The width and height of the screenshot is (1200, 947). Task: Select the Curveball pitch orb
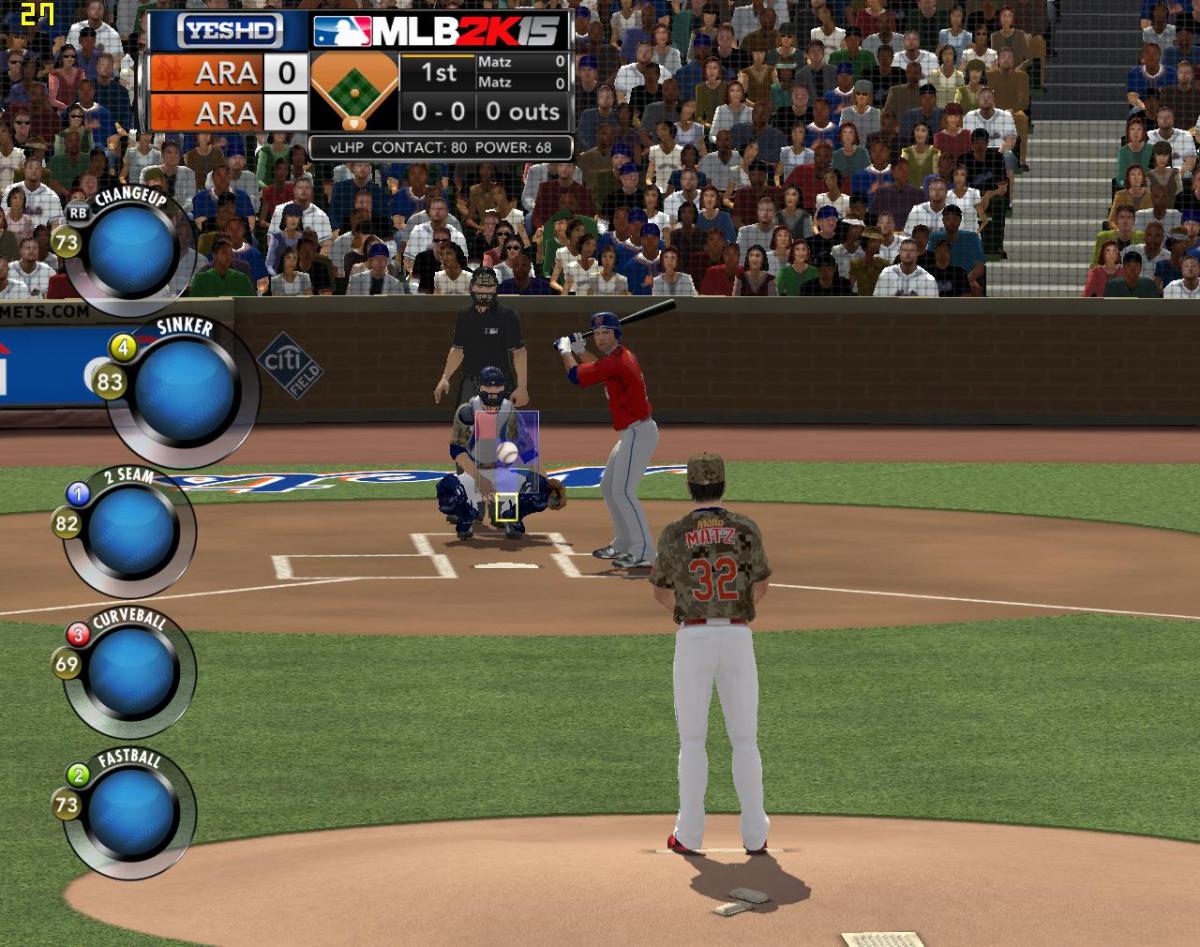tap(132, 670)
